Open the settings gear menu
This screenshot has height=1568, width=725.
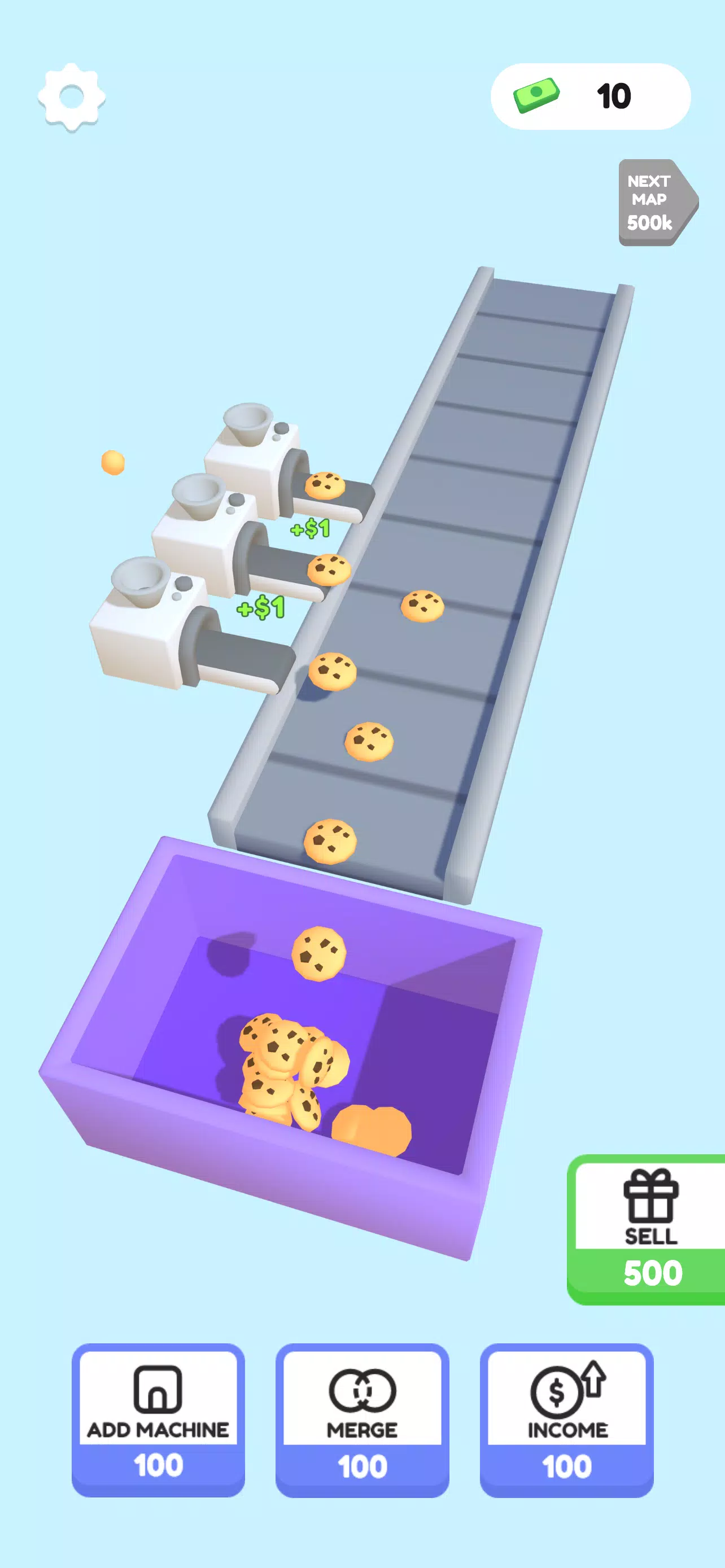pos(73,98)
